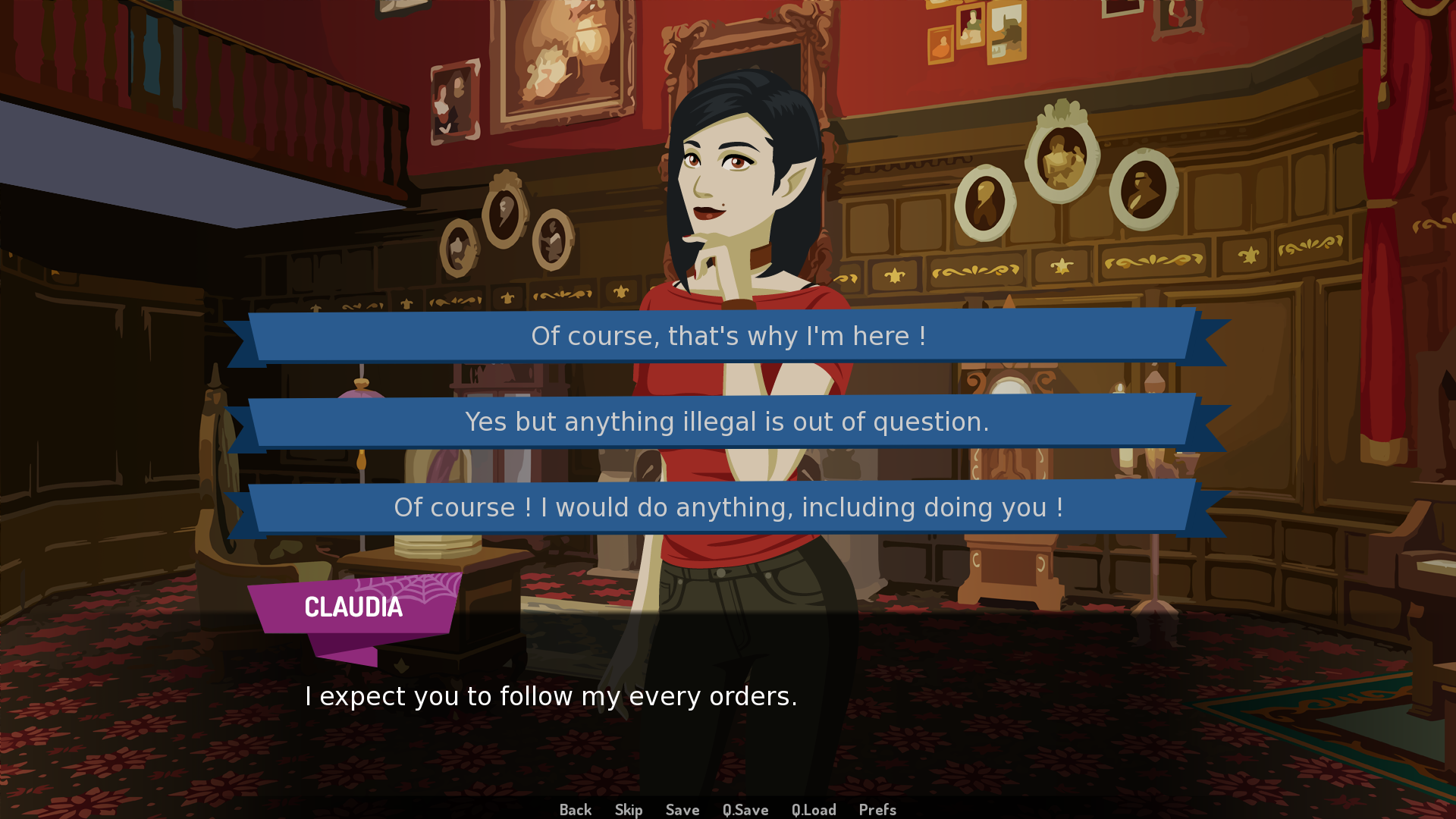This screenshot has width=1456, height=819.
Task: Choose "Of course, that's why I'm here !"
Action: click(x=728, y=336)
